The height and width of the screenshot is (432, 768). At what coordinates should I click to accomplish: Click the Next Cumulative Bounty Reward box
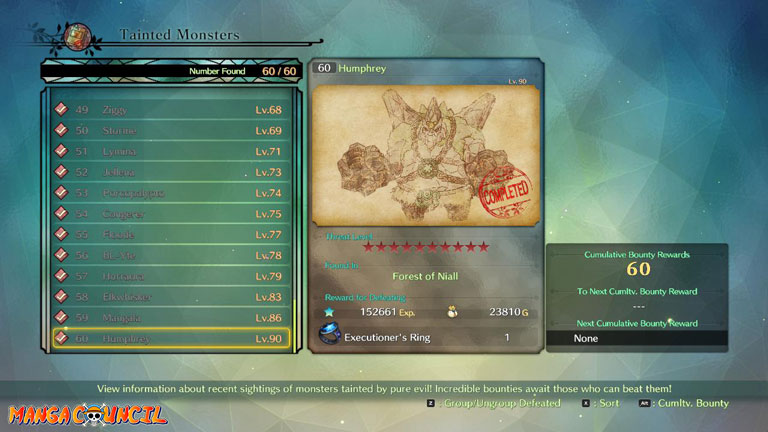click(x=636, y=338)
